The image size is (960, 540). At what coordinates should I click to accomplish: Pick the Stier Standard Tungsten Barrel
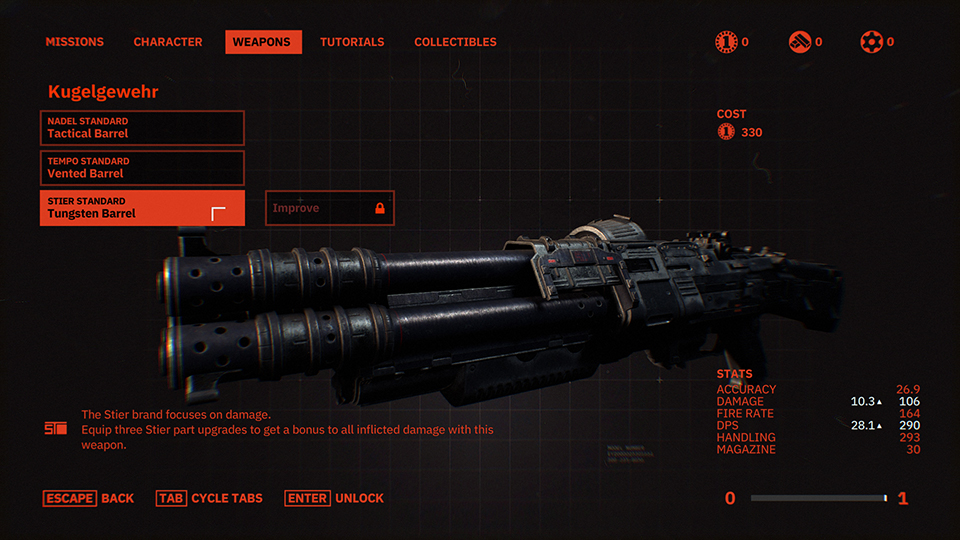tap(142, 208)
